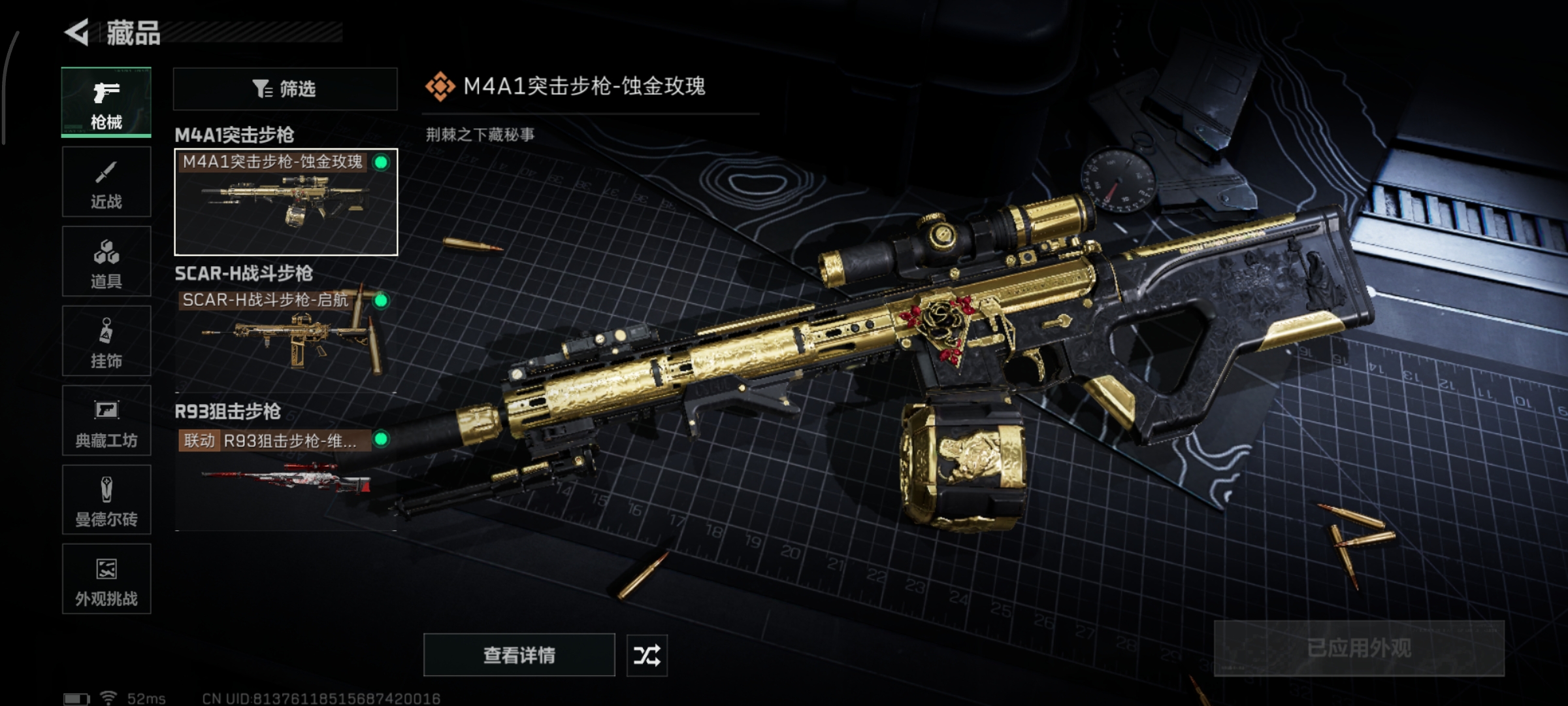Go back using the arrow beside 藏品
This screenshot has width=1568, height=706.
(x=77, y=33)
